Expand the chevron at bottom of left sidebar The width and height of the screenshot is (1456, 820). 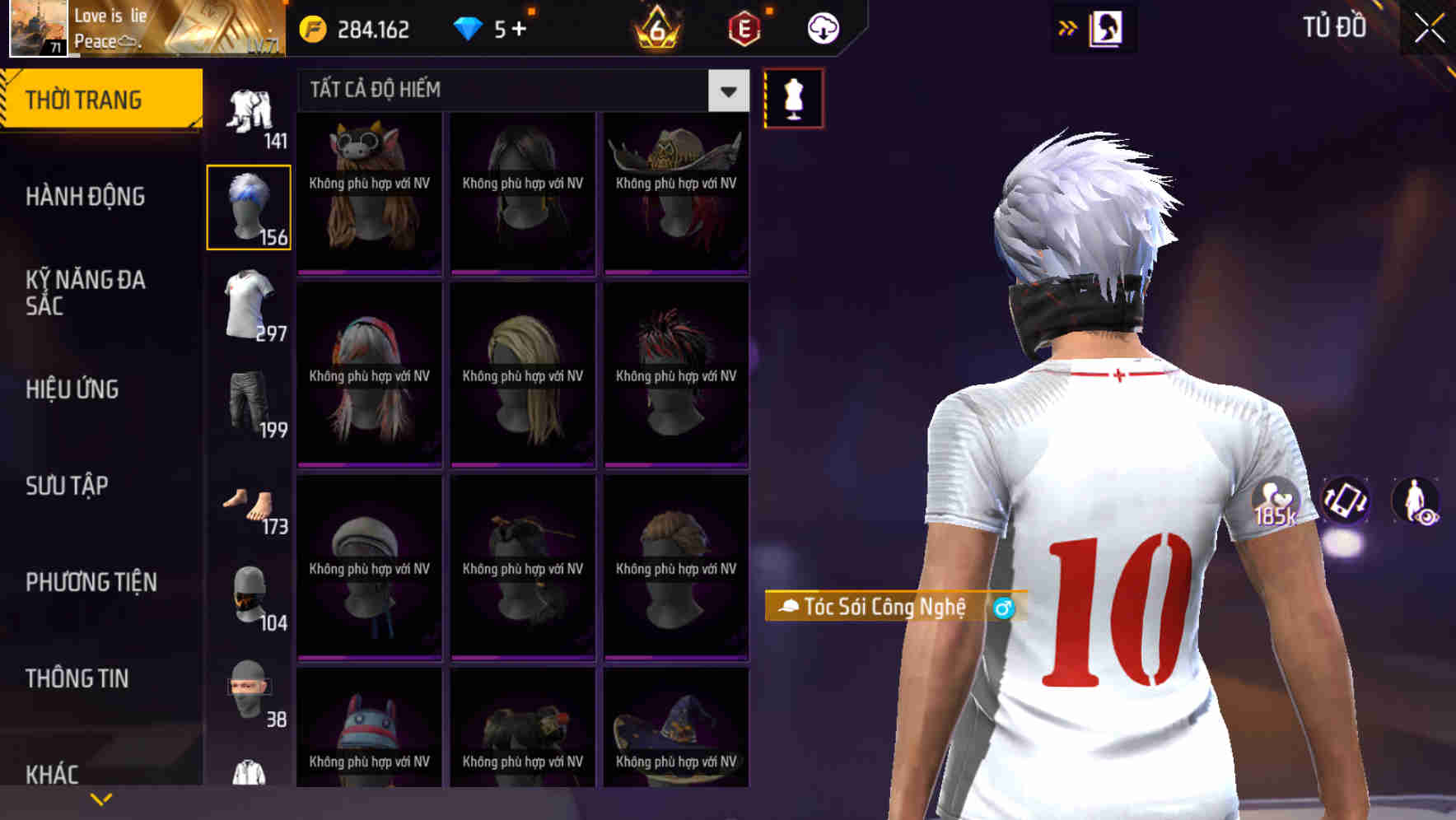click(101, 798)
